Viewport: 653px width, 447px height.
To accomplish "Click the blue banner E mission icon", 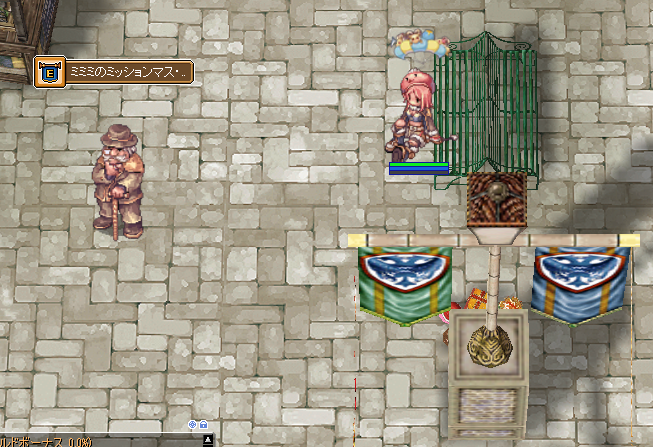I will [48, 72].
